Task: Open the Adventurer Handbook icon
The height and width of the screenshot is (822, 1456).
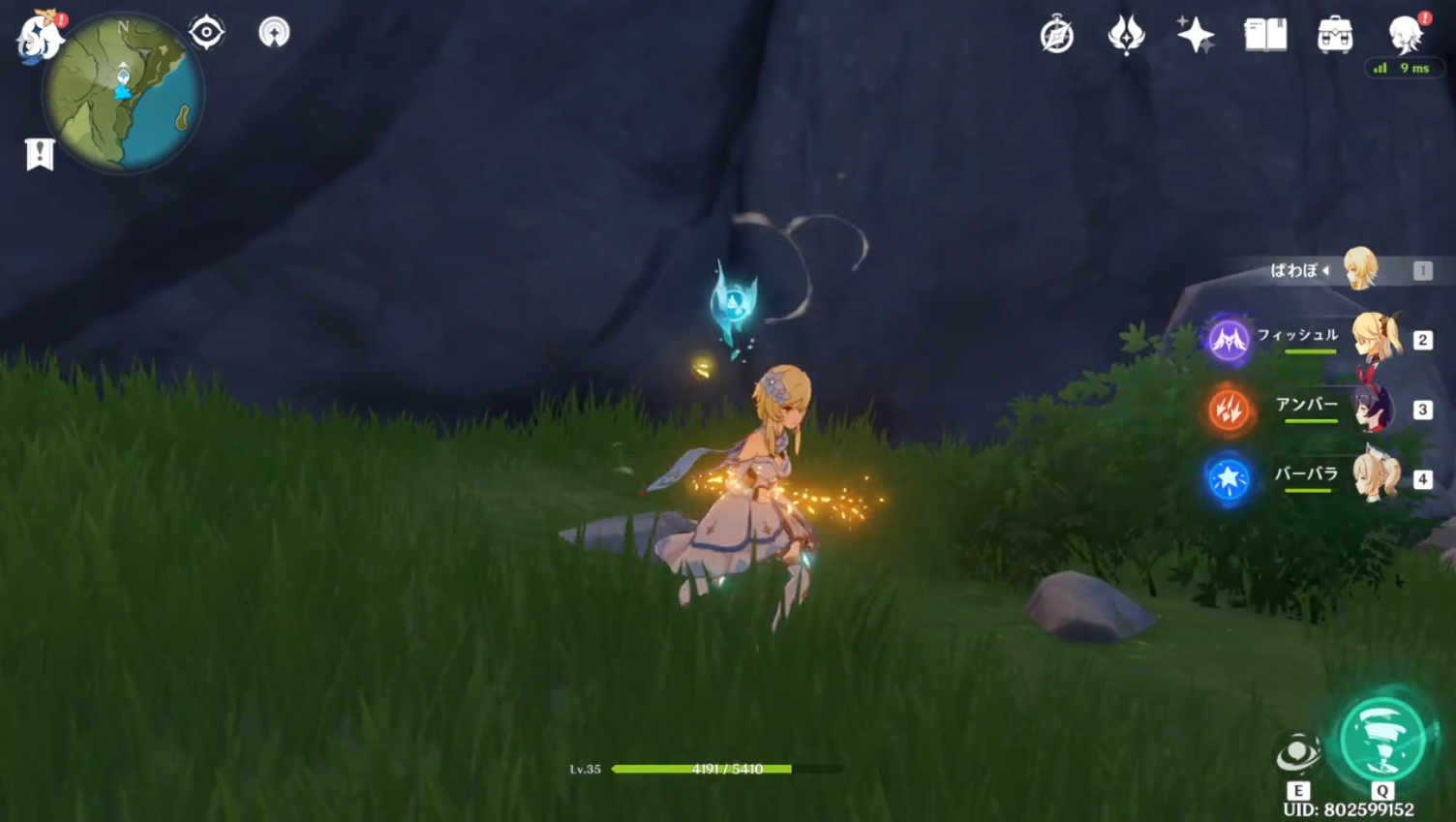Action: (1126, 36)
